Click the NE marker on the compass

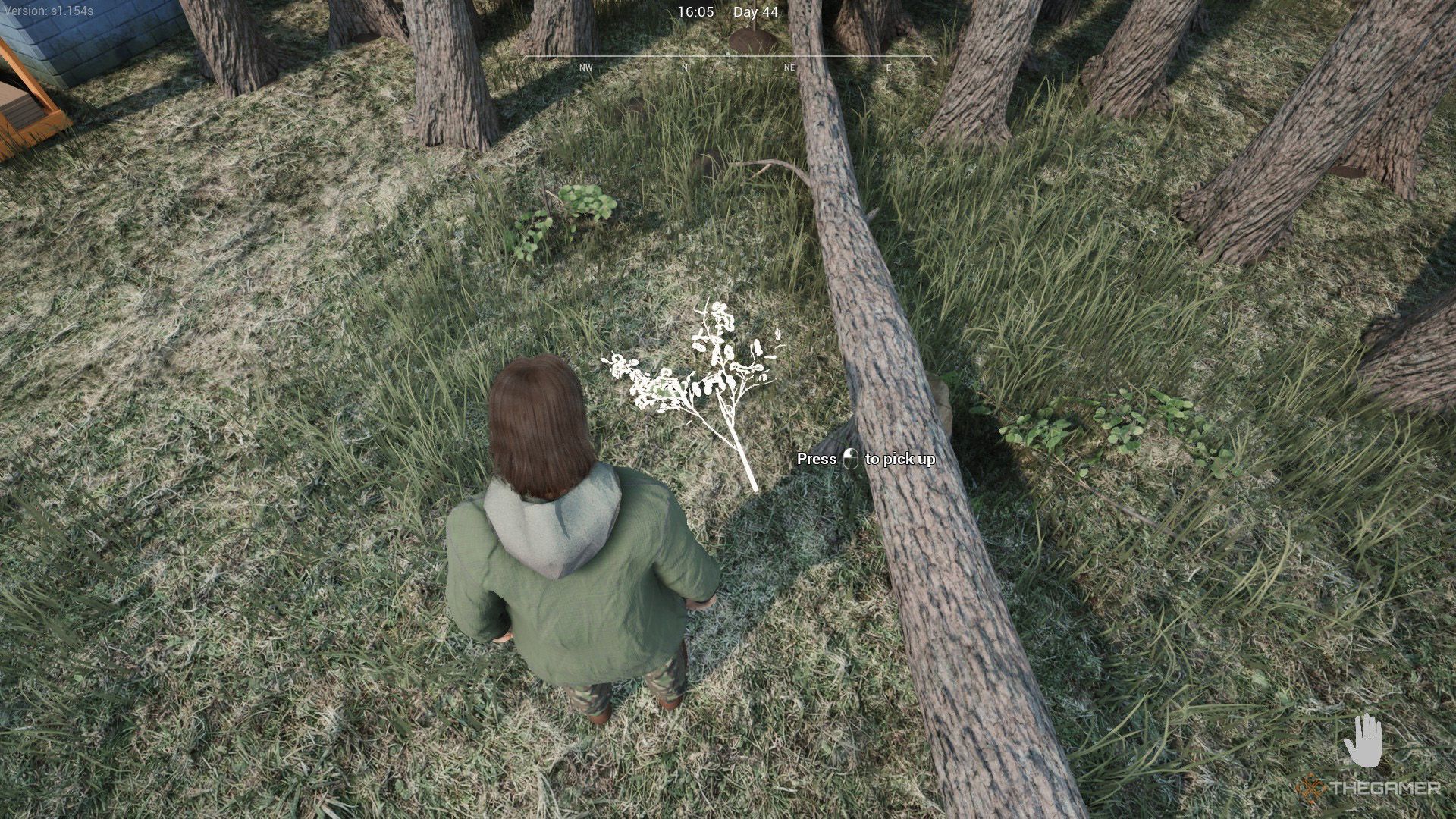(x=789, y=68)
